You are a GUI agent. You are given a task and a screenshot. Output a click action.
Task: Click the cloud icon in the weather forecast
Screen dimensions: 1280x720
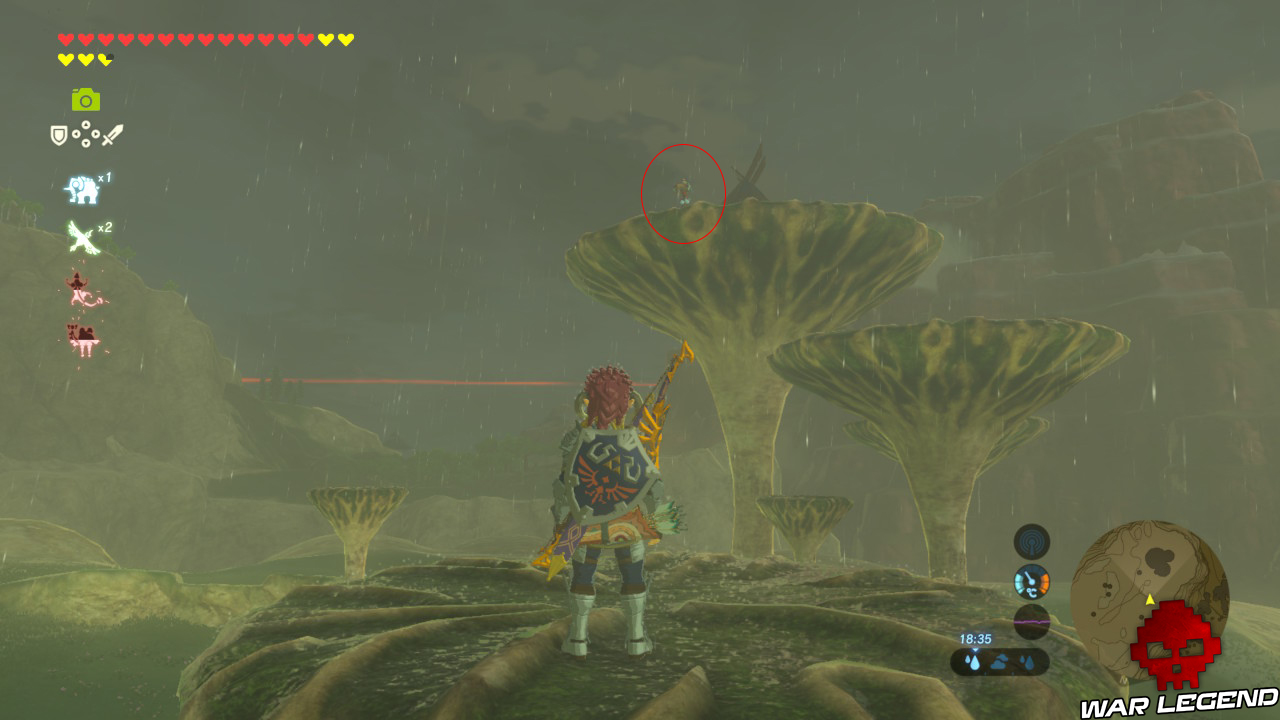pos(1000,660)
